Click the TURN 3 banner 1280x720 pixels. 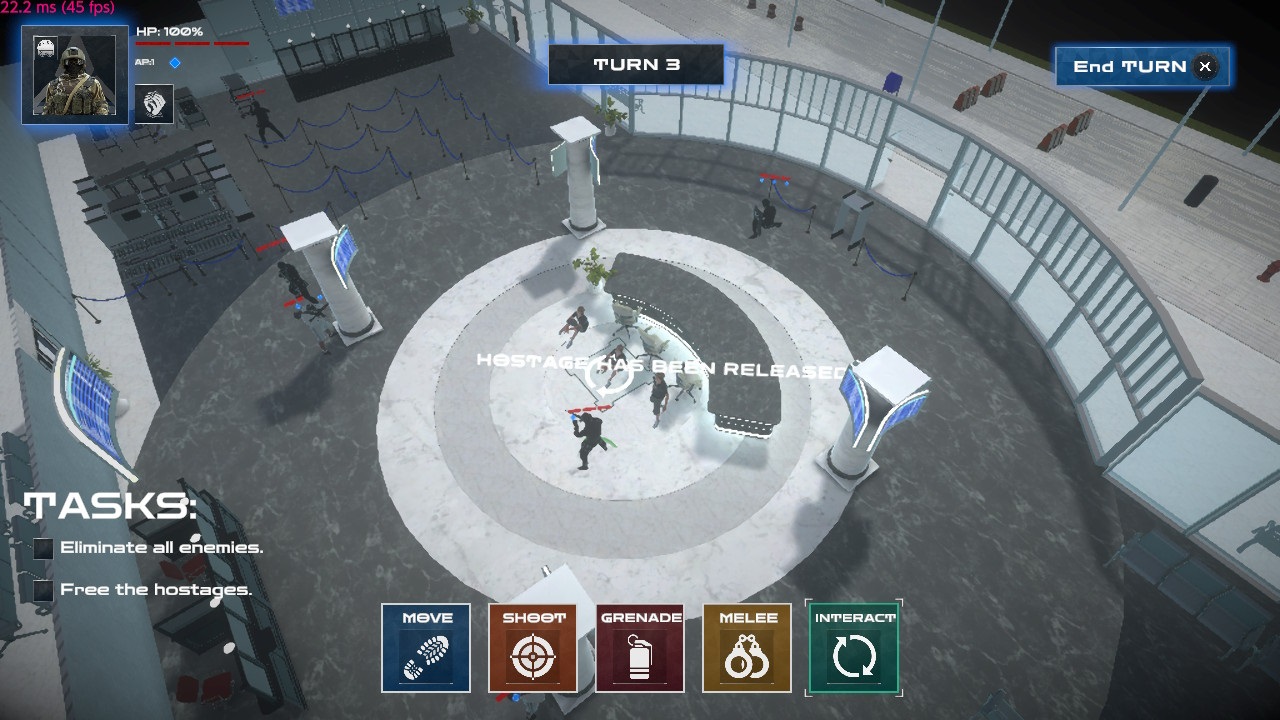(634, 64)
